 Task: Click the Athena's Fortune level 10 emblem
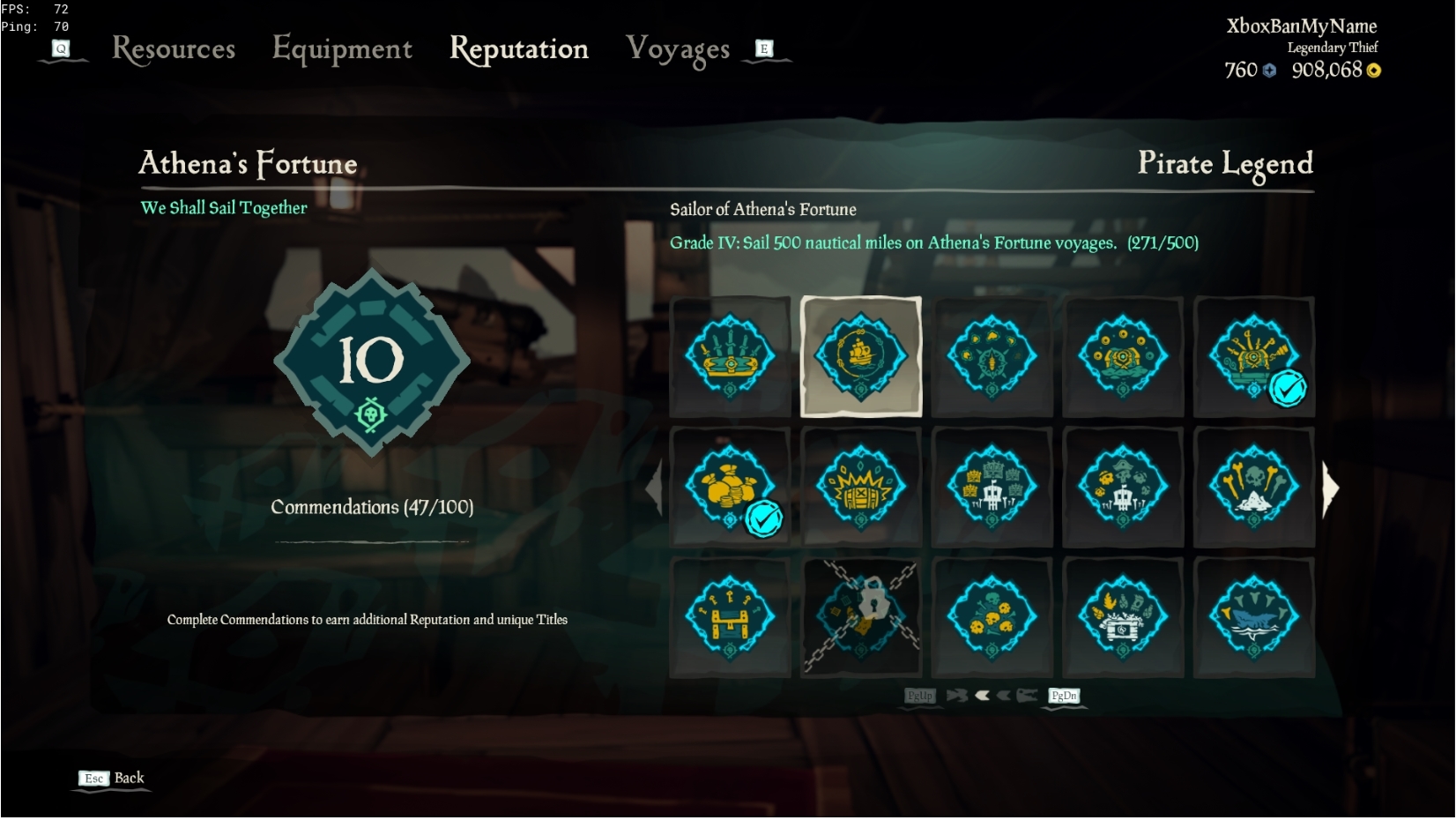click(372, 362)
